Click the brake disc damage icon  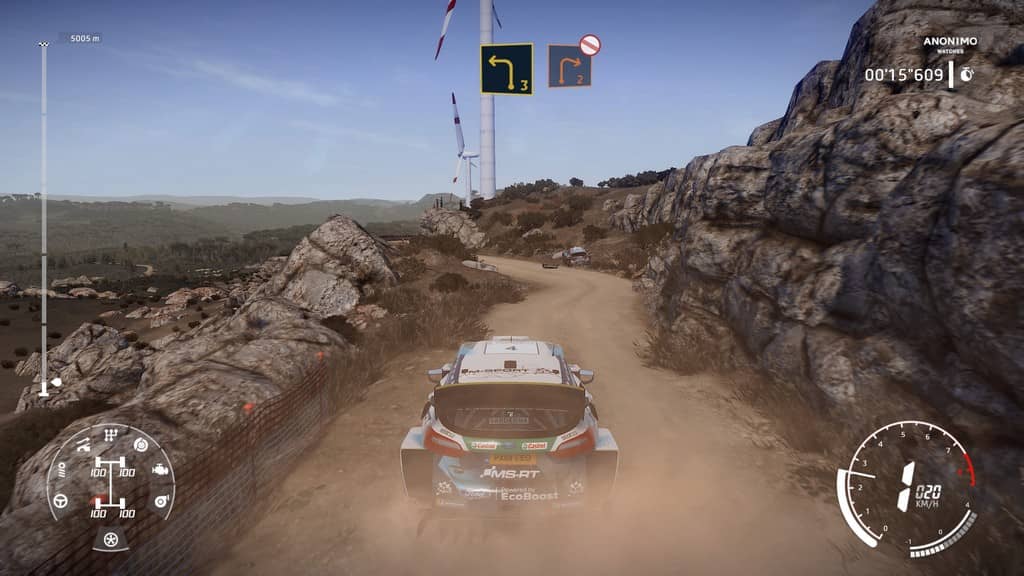coord(140,445)
